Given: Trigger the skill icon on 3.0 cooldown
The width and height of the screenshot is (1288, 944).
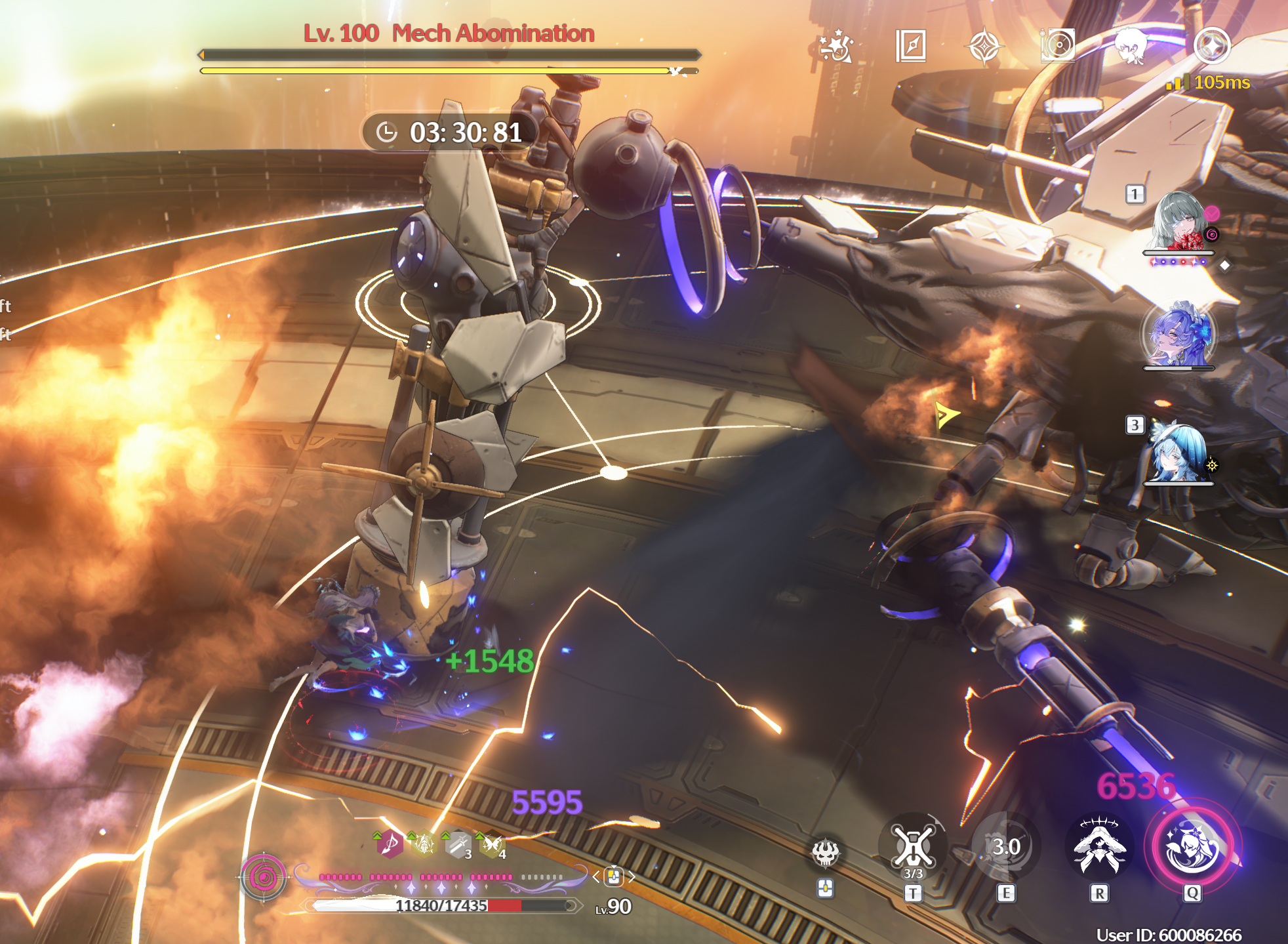Looking at the screenshot, I should point(1005,847).
